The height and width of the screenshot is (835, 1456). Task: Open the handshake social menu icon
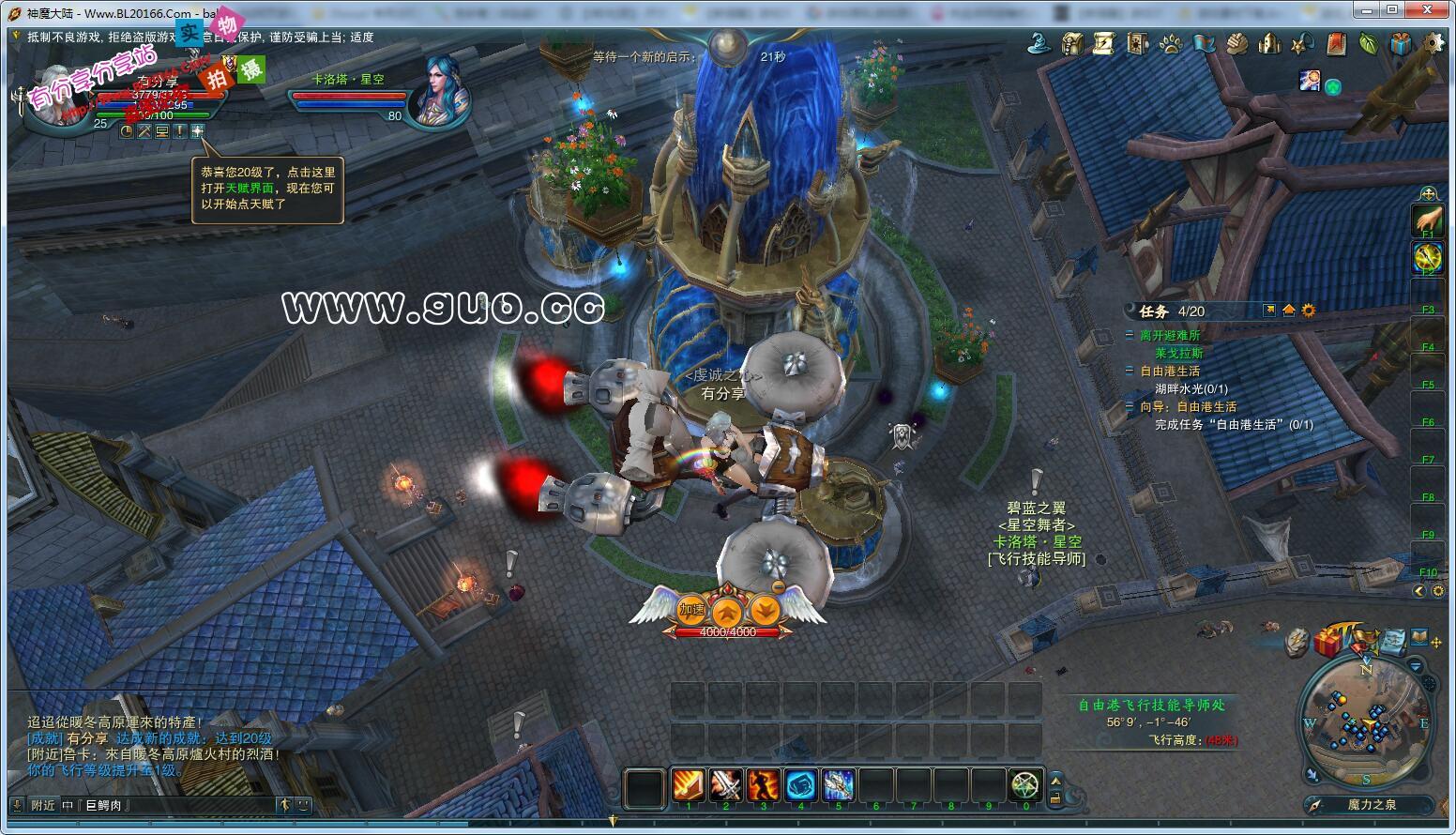pyautogui.click(x=1237, y=43)
